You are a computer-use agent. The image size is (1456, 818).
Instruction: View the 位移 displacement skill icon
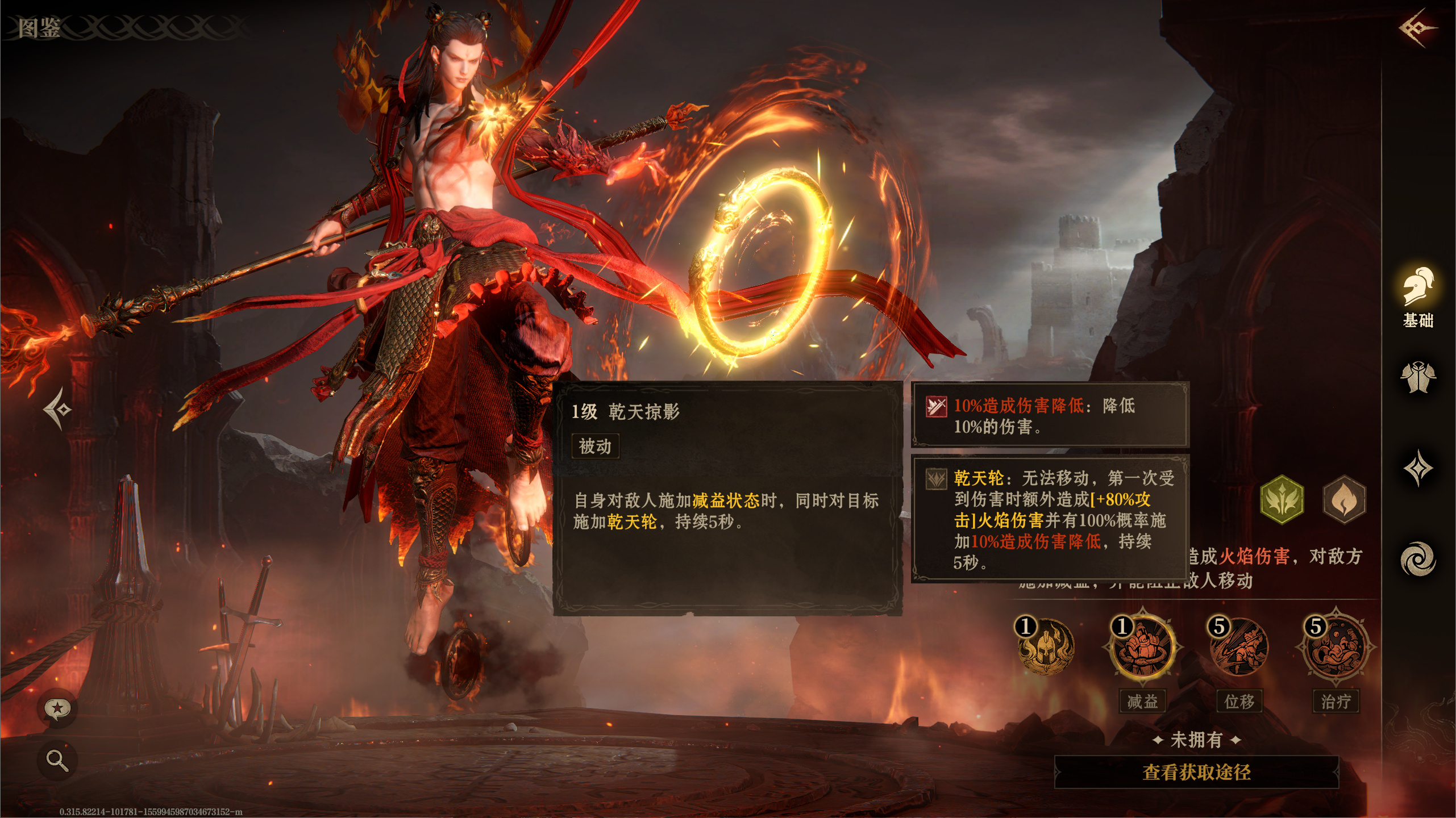pos(1239,647)
